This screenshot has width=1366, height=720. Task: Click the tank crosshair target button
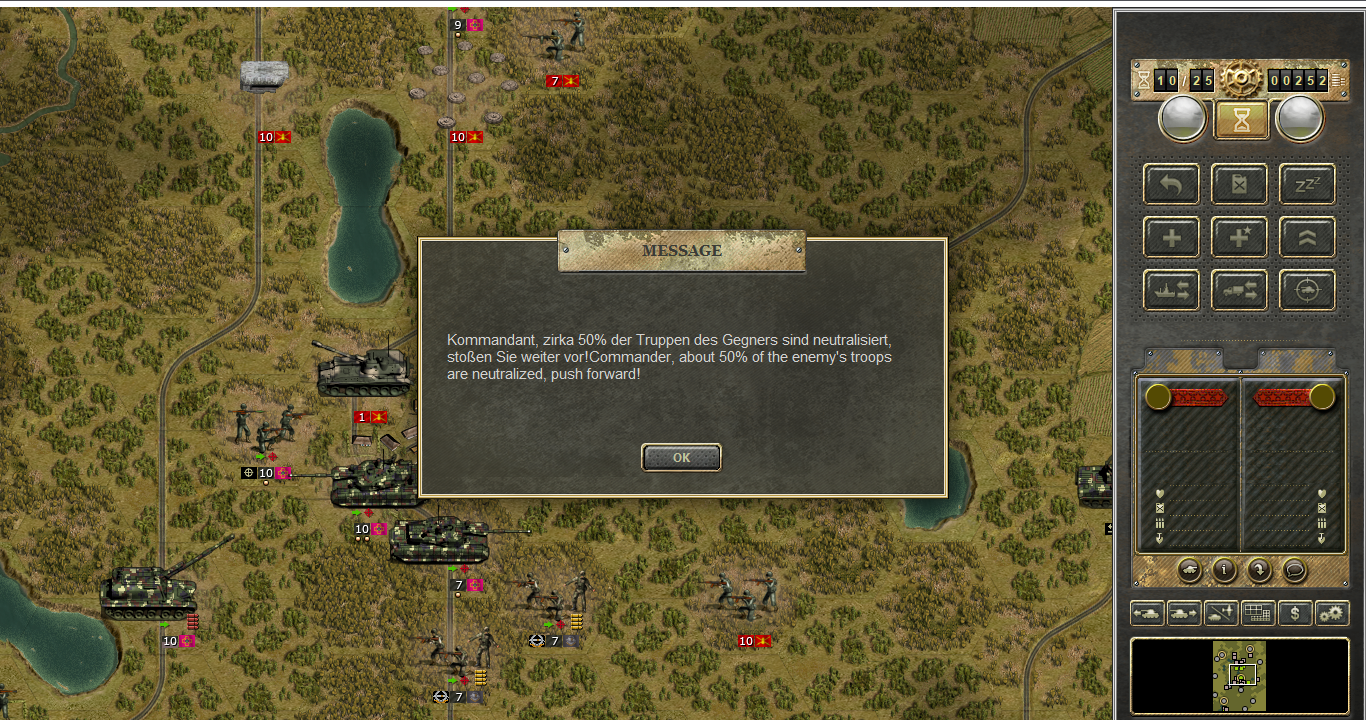(1307, 291)
